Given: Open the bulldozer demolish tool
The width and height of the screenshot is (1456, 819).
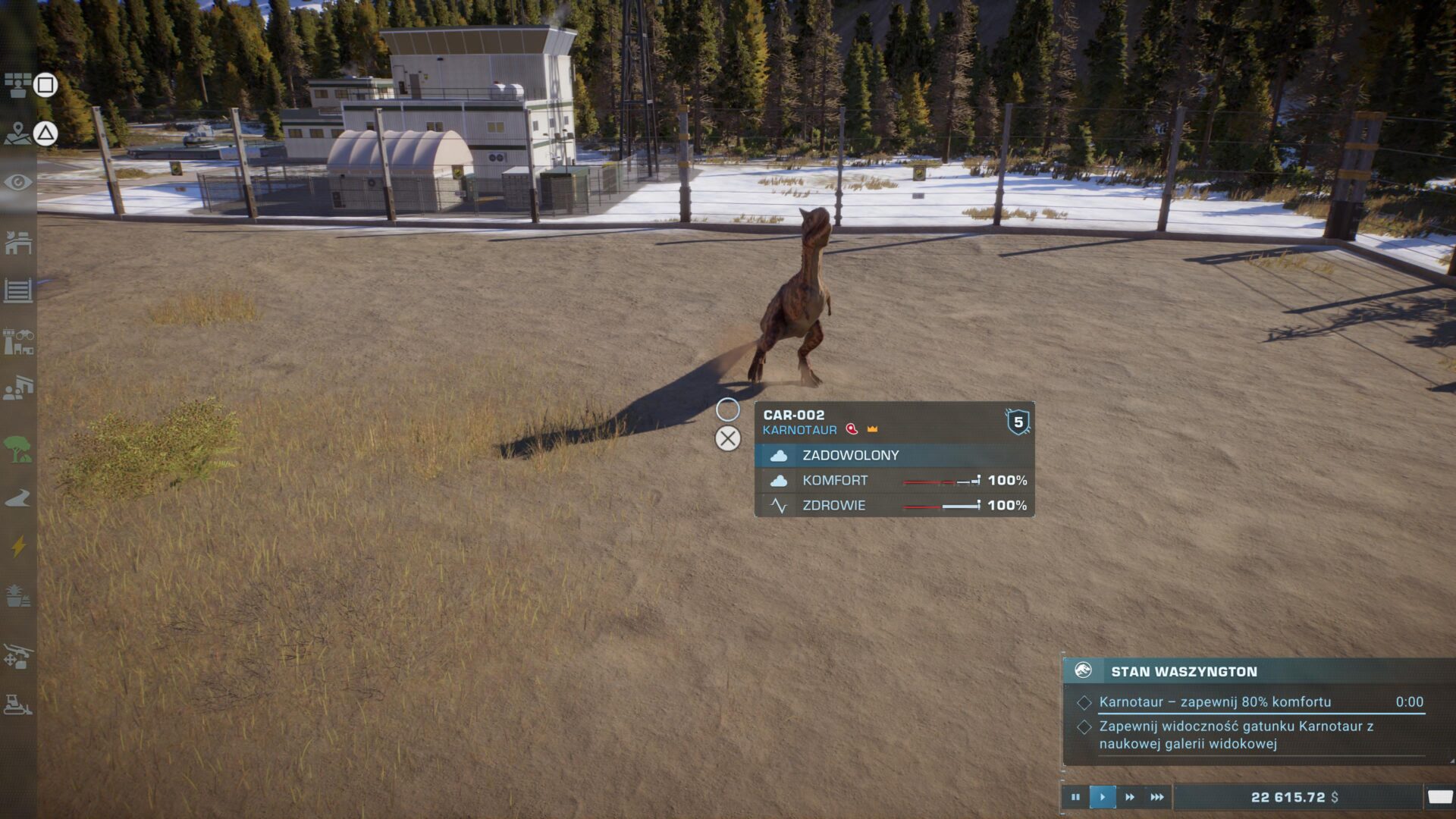Looking at the screenshot, I should pyautogui.click(x=18, y=704).
